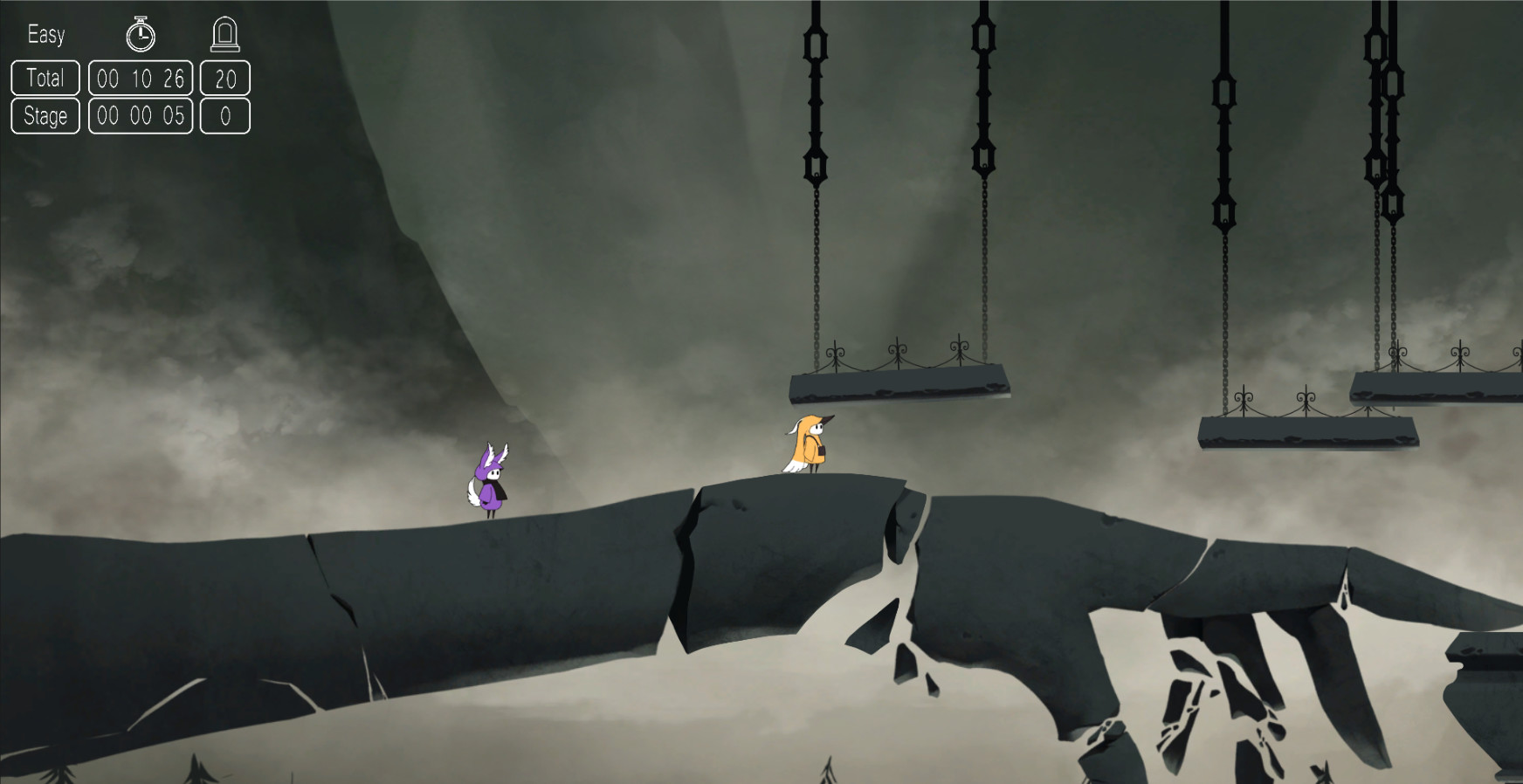The image size is (1523, 784).
Task: Expand the death count showing 20
Action: (x=226, y=79)
